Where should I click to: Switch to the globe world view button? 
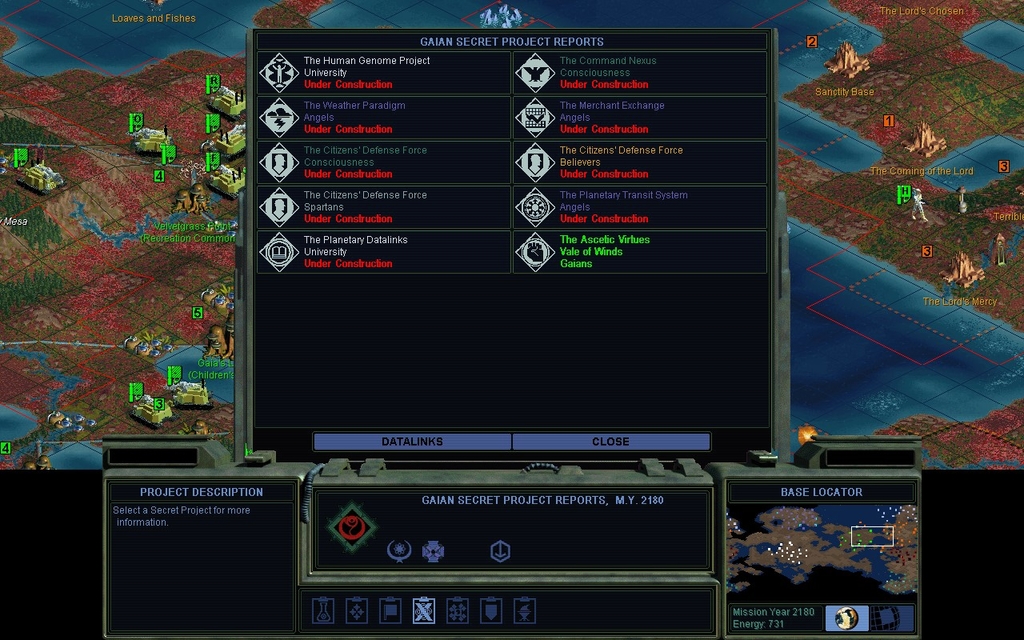847,617
